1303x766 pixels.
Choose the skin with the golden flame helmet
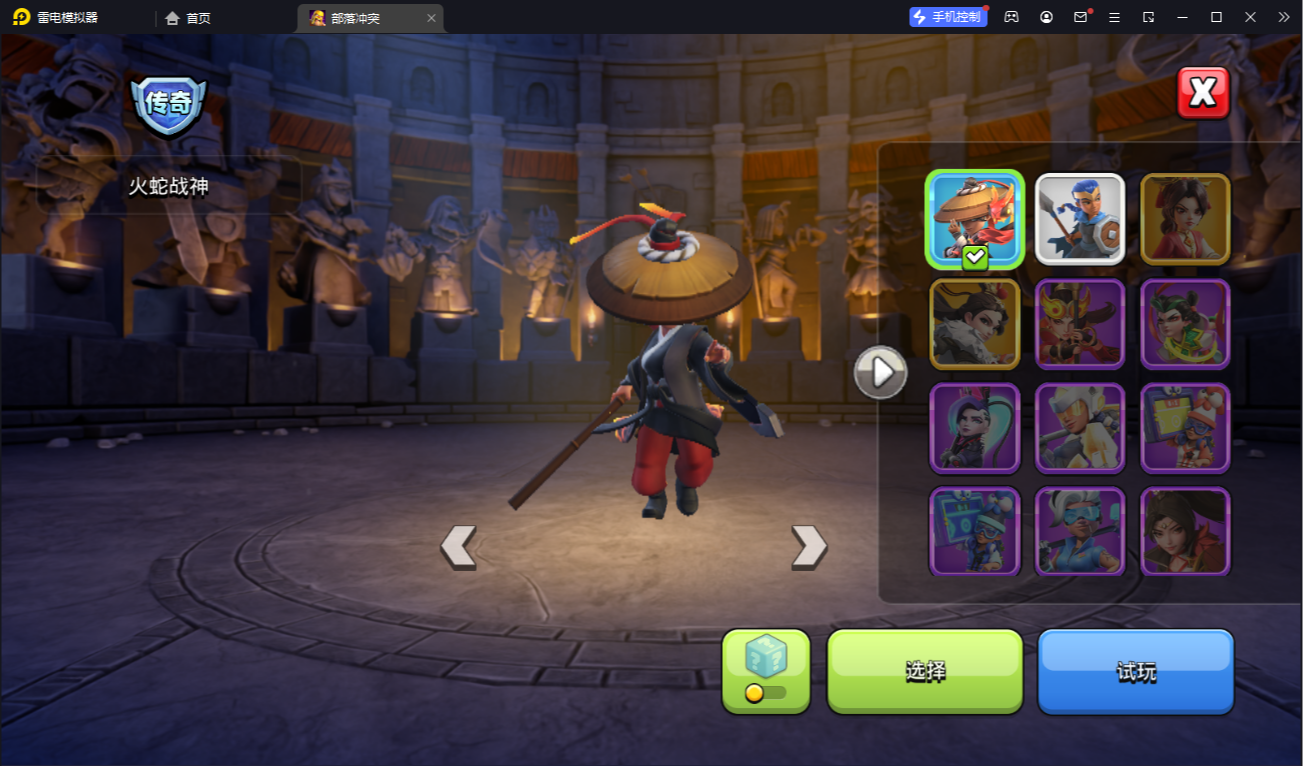pyautogui.click(x=1080, y=323)
